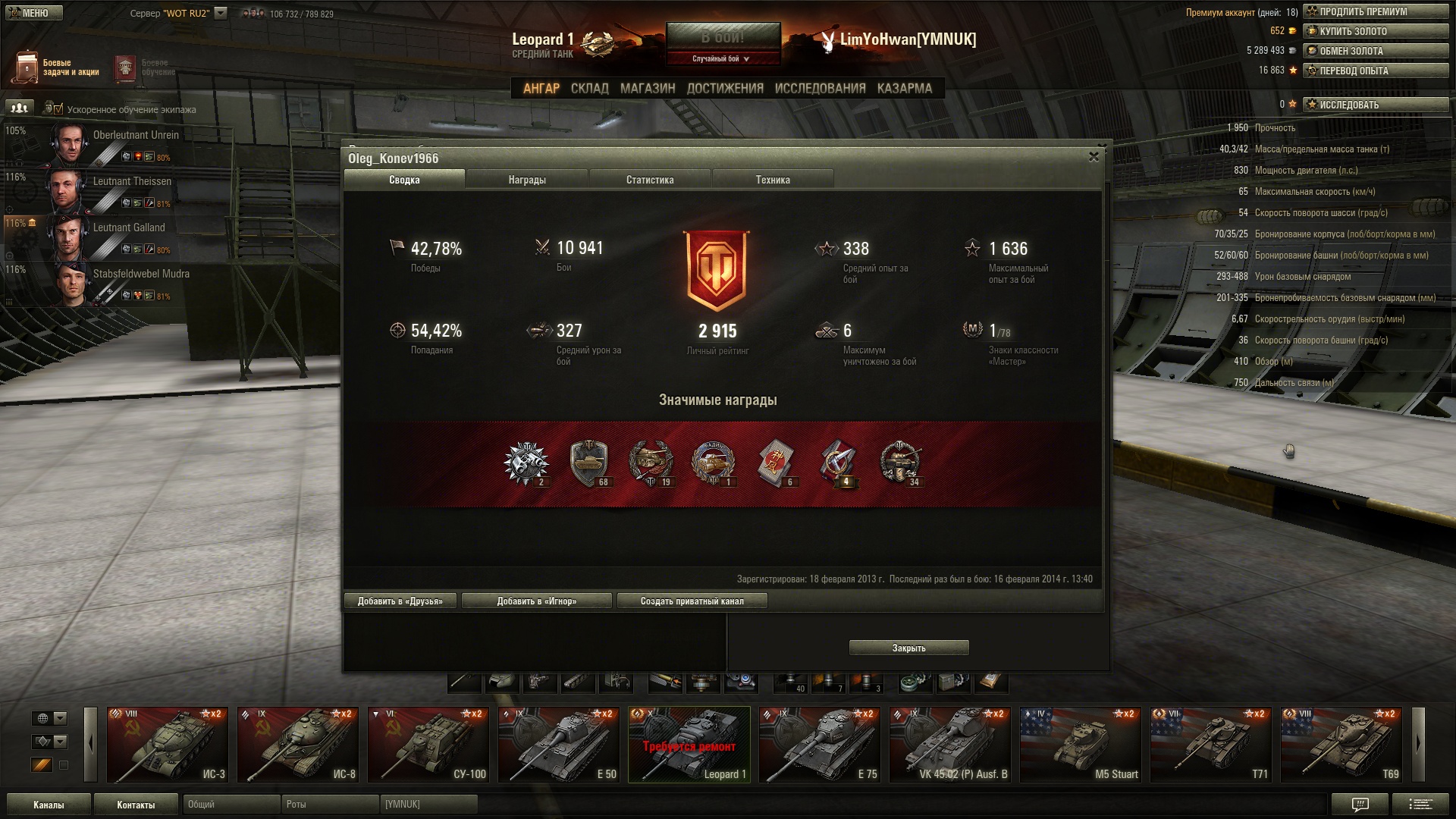Open the ИССЛЕДОВАНИЯ section
Image resolution: width=1456 pixels, height=819 pixels.
click(x=820, y=89)
